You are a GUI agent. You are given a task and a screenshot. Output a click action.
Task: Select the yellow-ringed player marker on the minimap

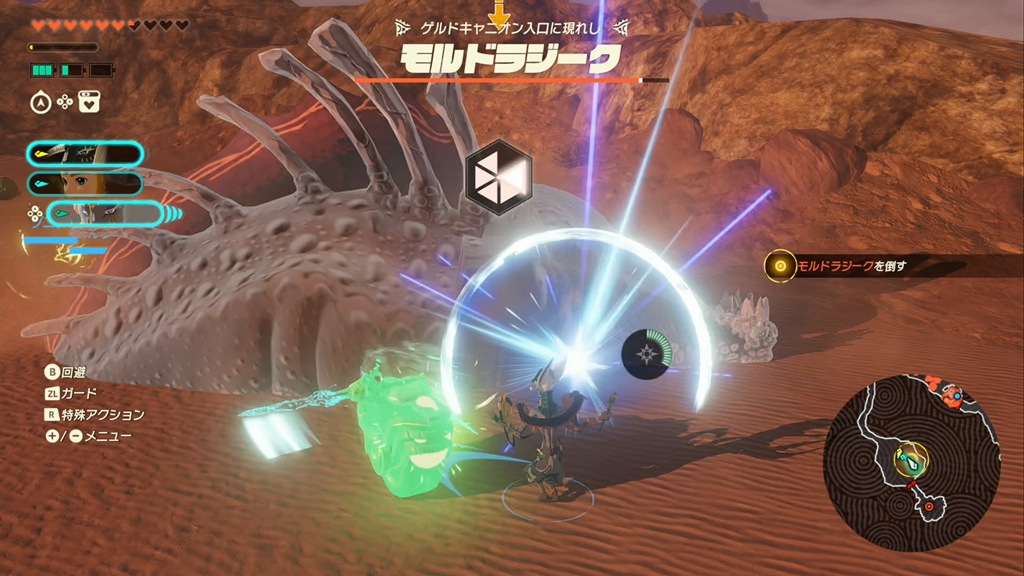coord(910,458)
